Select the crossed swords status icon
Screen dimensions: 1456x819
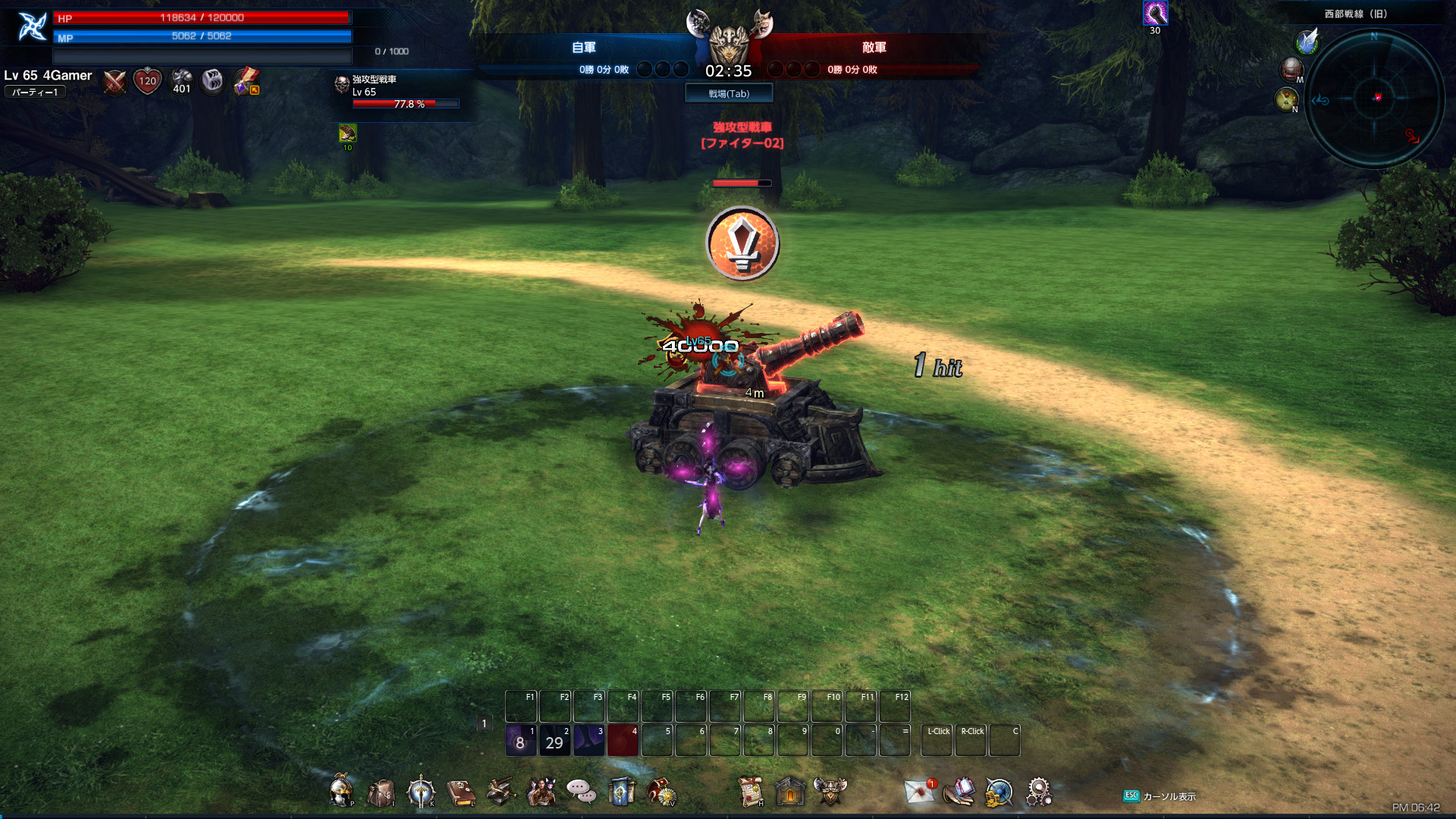click(x=115, y=81)
